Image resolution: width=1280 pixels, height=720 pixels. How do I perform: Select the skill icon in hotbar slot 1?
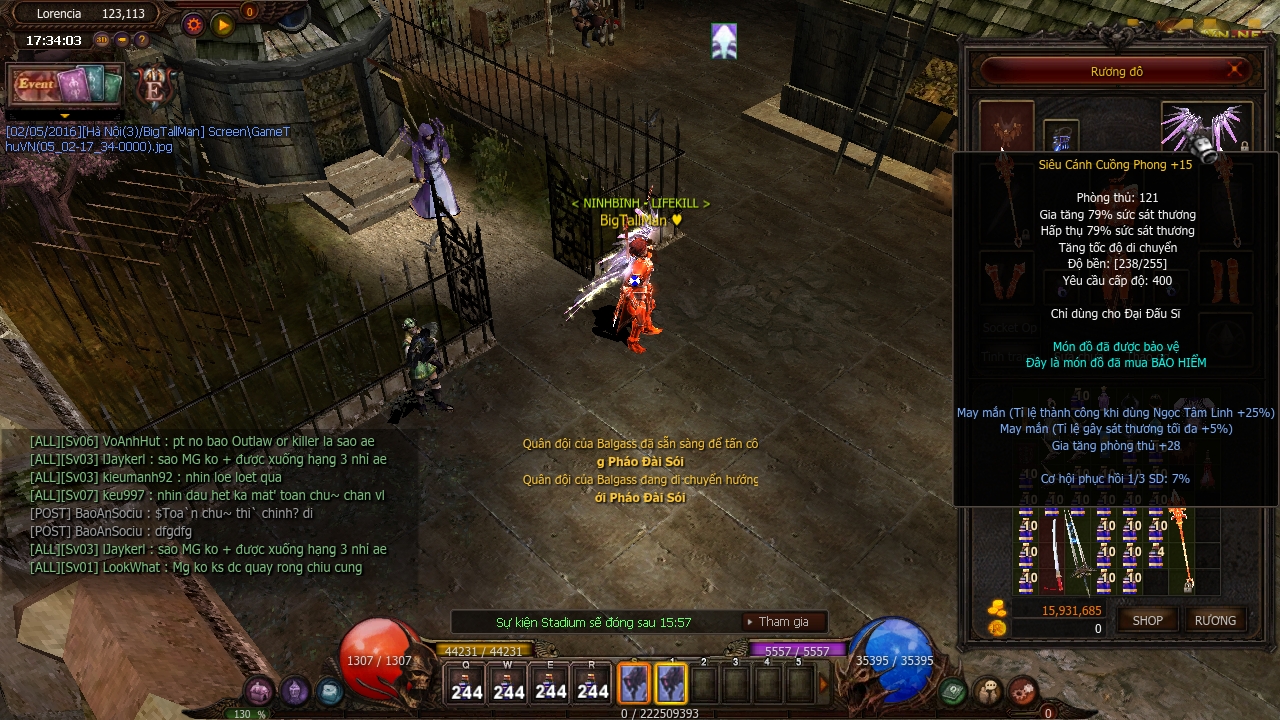671,684
